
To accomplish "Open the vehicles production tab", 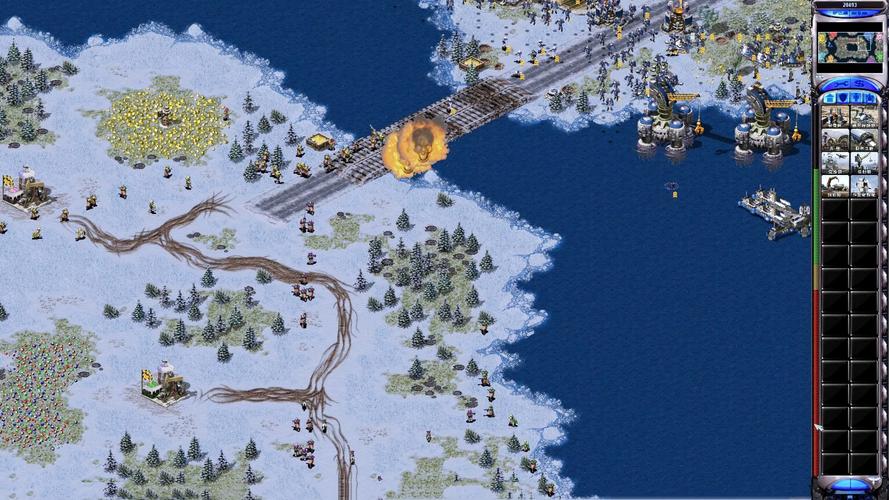I will click(870, 98).
